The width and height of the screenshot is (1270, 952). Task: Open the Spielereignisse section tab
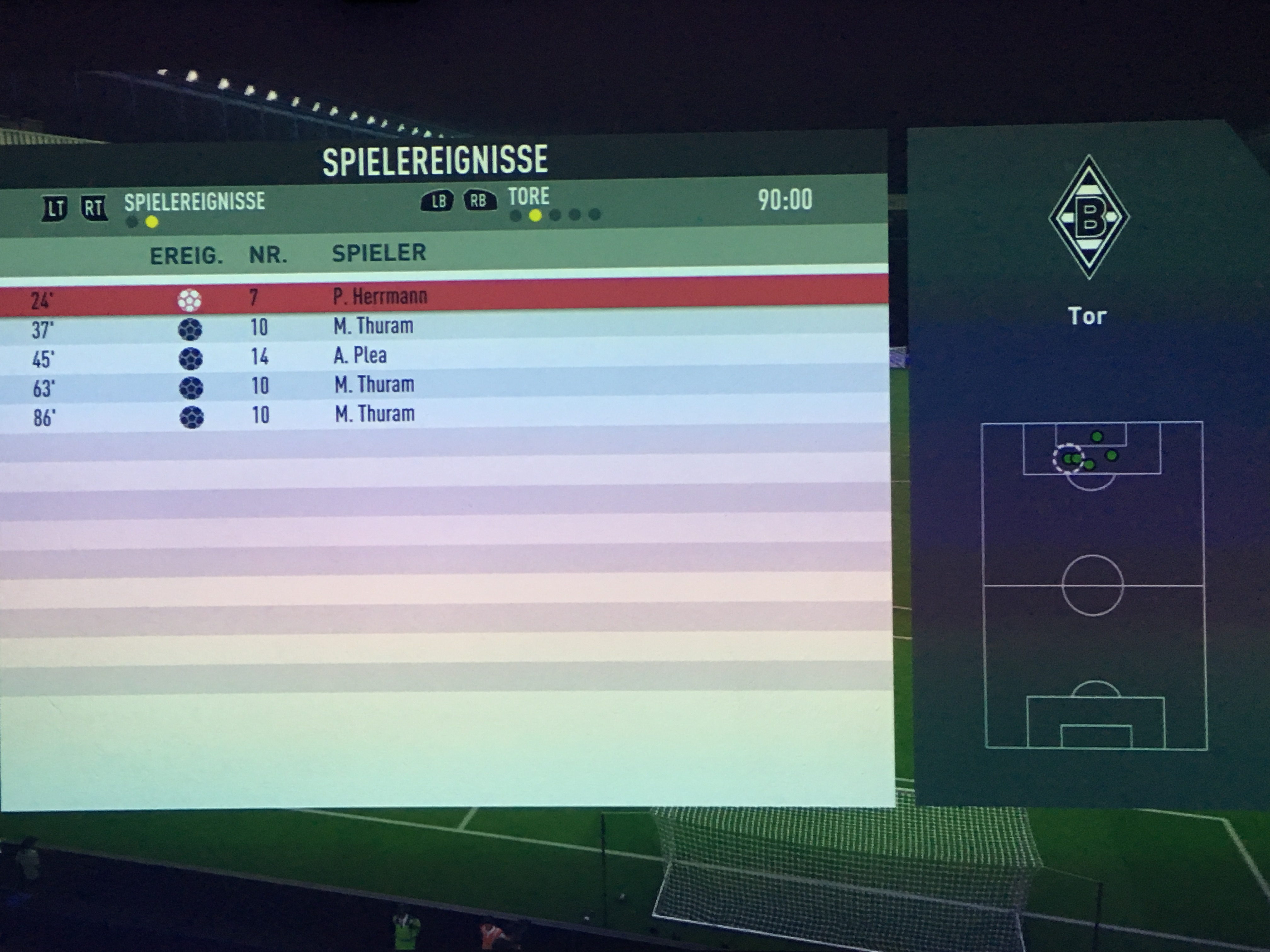click(195, 202)
